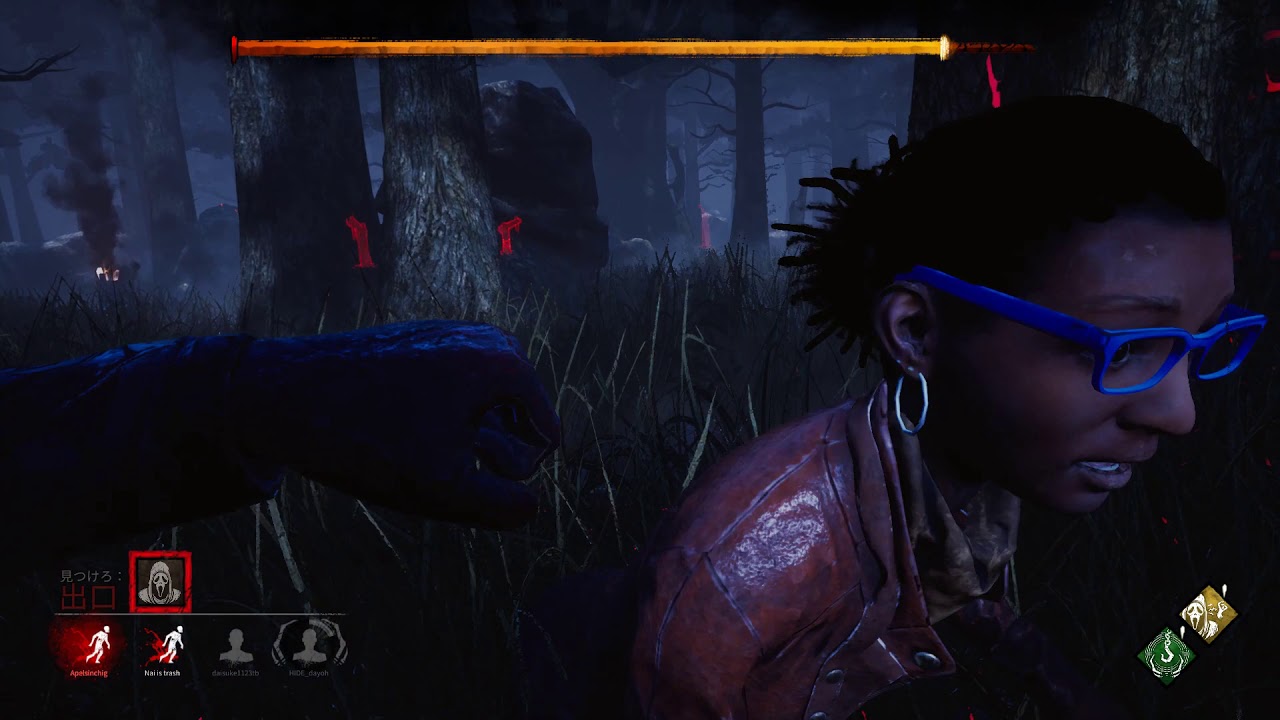This screenshot has height=720, width=1280.
Task: Click the HIDE_dayoh survivor portrait
Action: [x=310, y=645]
